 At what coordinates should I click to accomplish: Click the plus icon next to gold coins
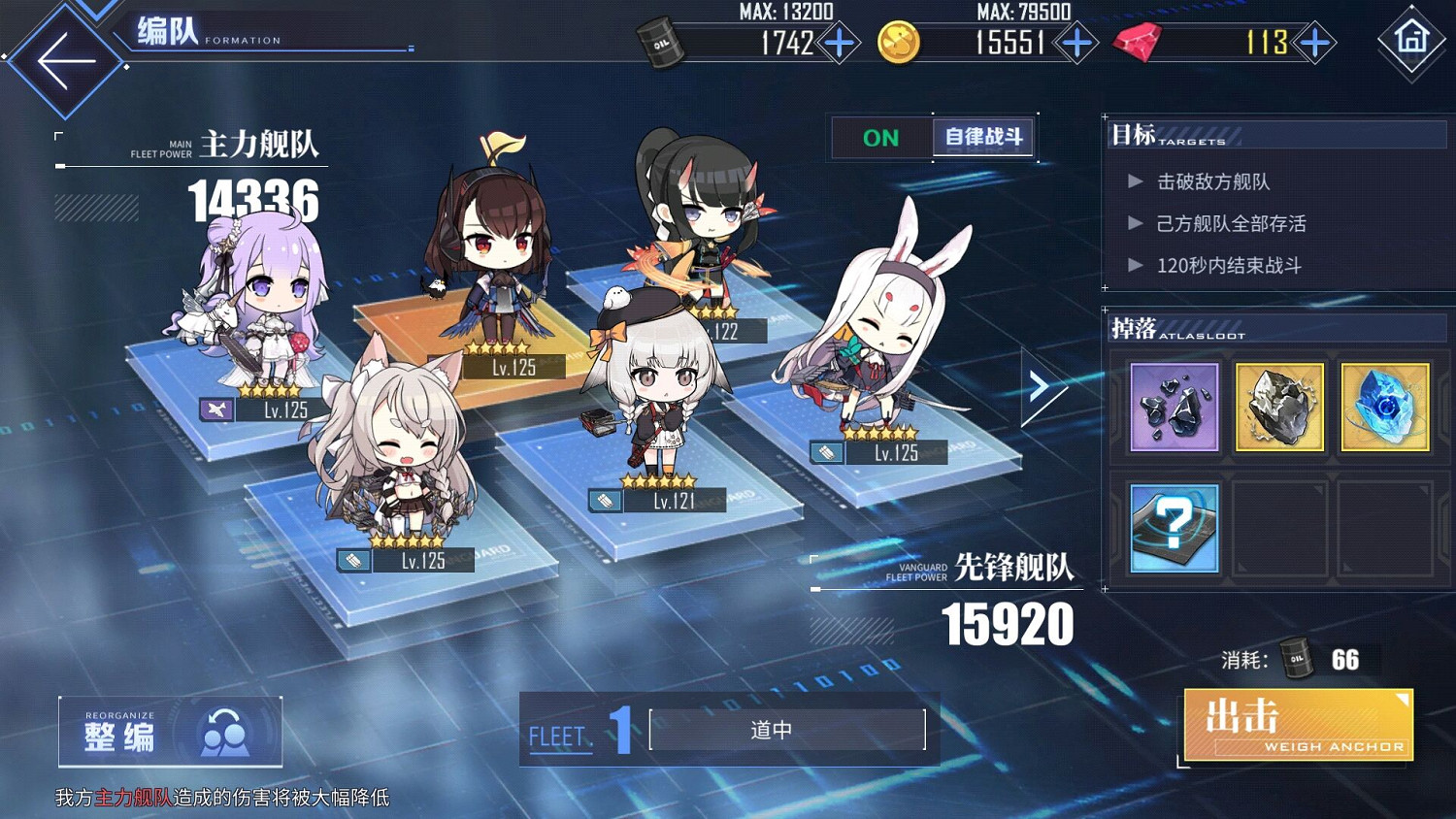tap(1075, 44)
